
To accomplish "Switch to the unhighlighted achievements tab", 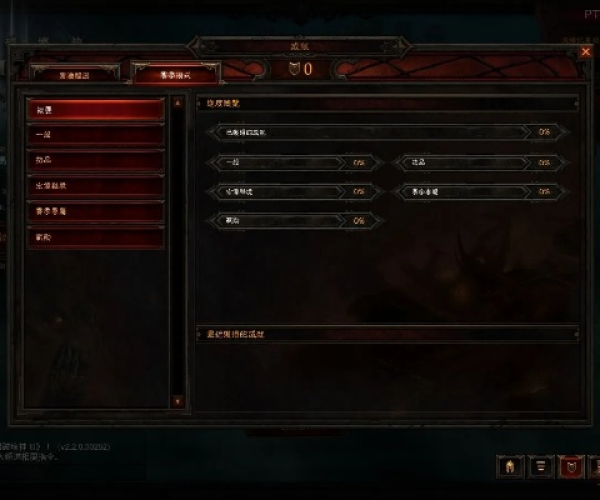I will point(75,73).
